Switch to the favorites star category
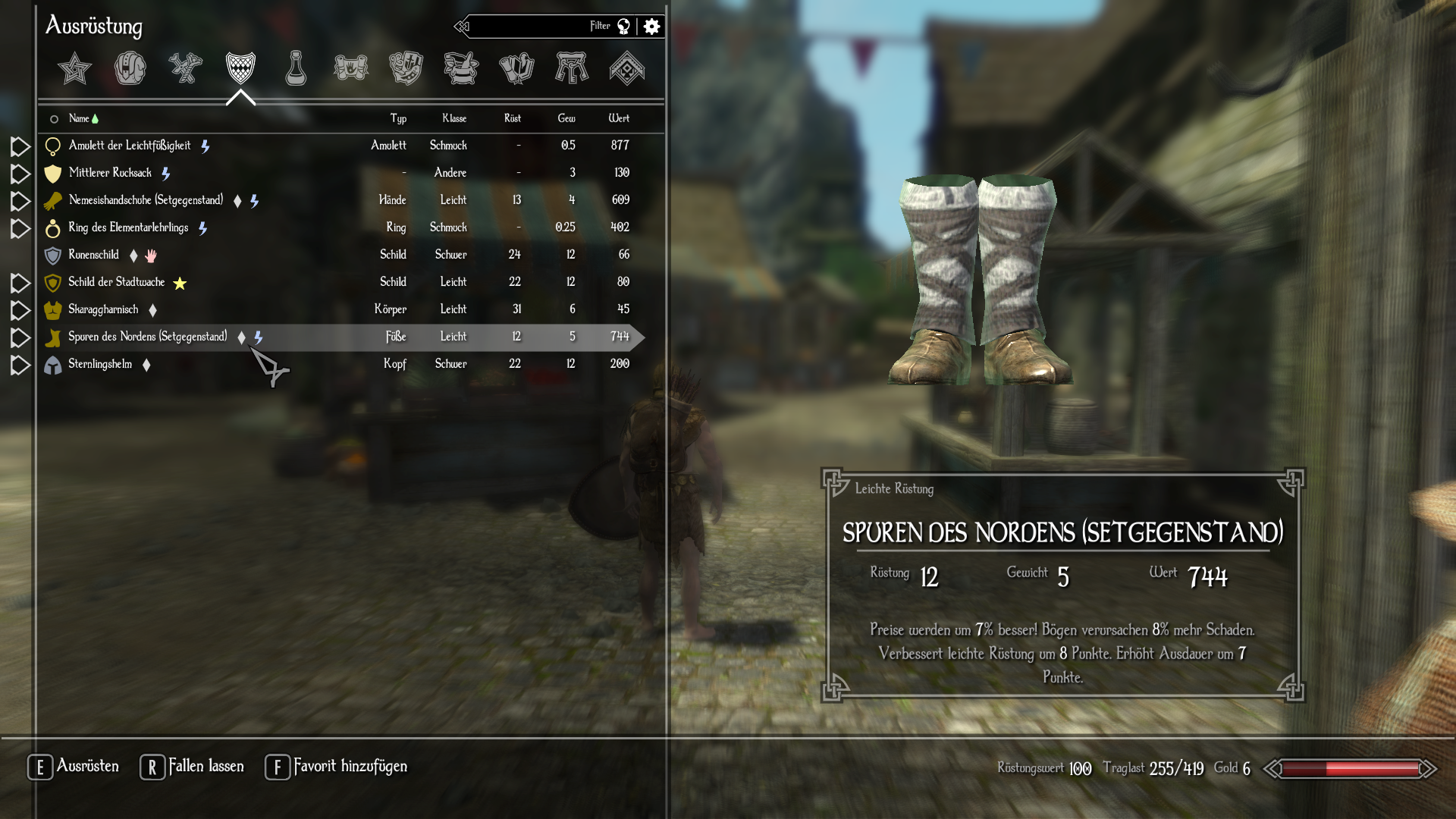 (x=74, y=68)
